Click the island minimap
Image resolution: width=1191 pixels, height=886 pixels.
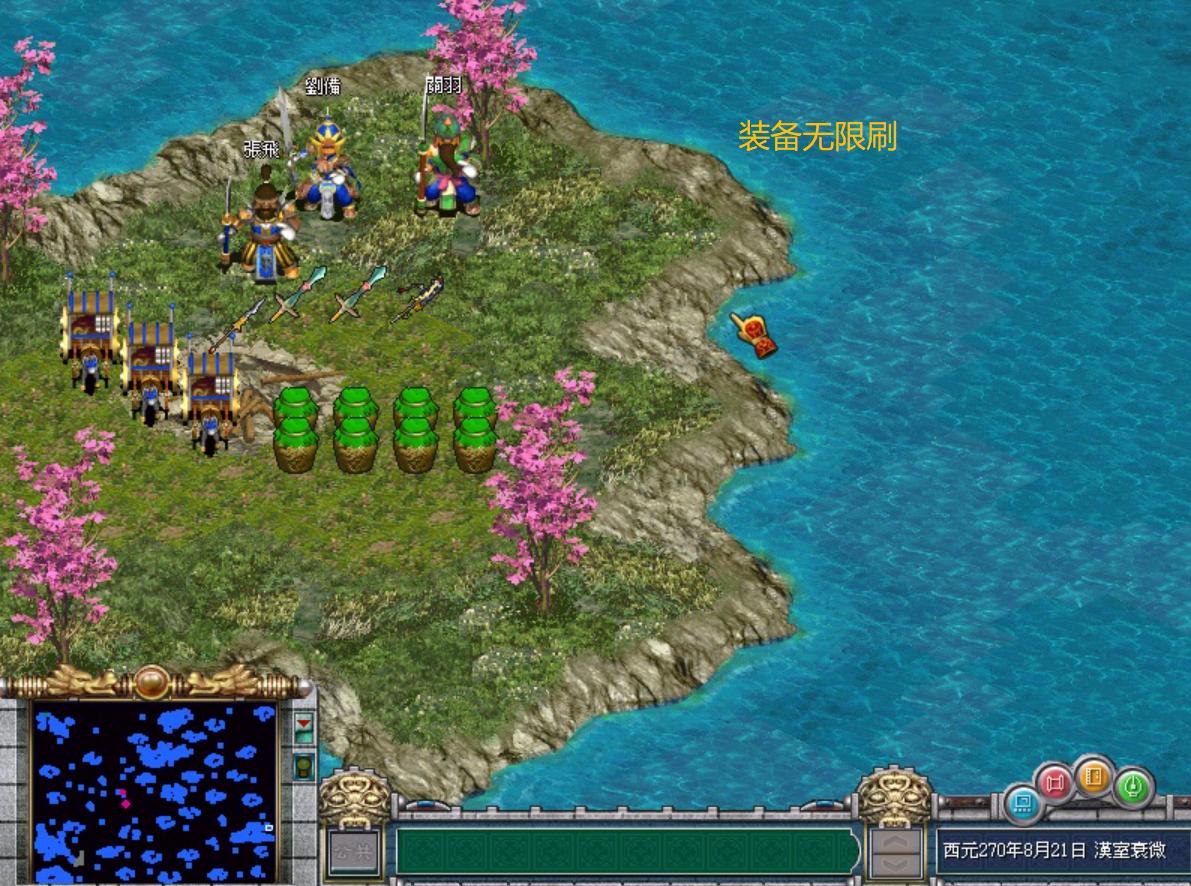[x=153, y=792]
